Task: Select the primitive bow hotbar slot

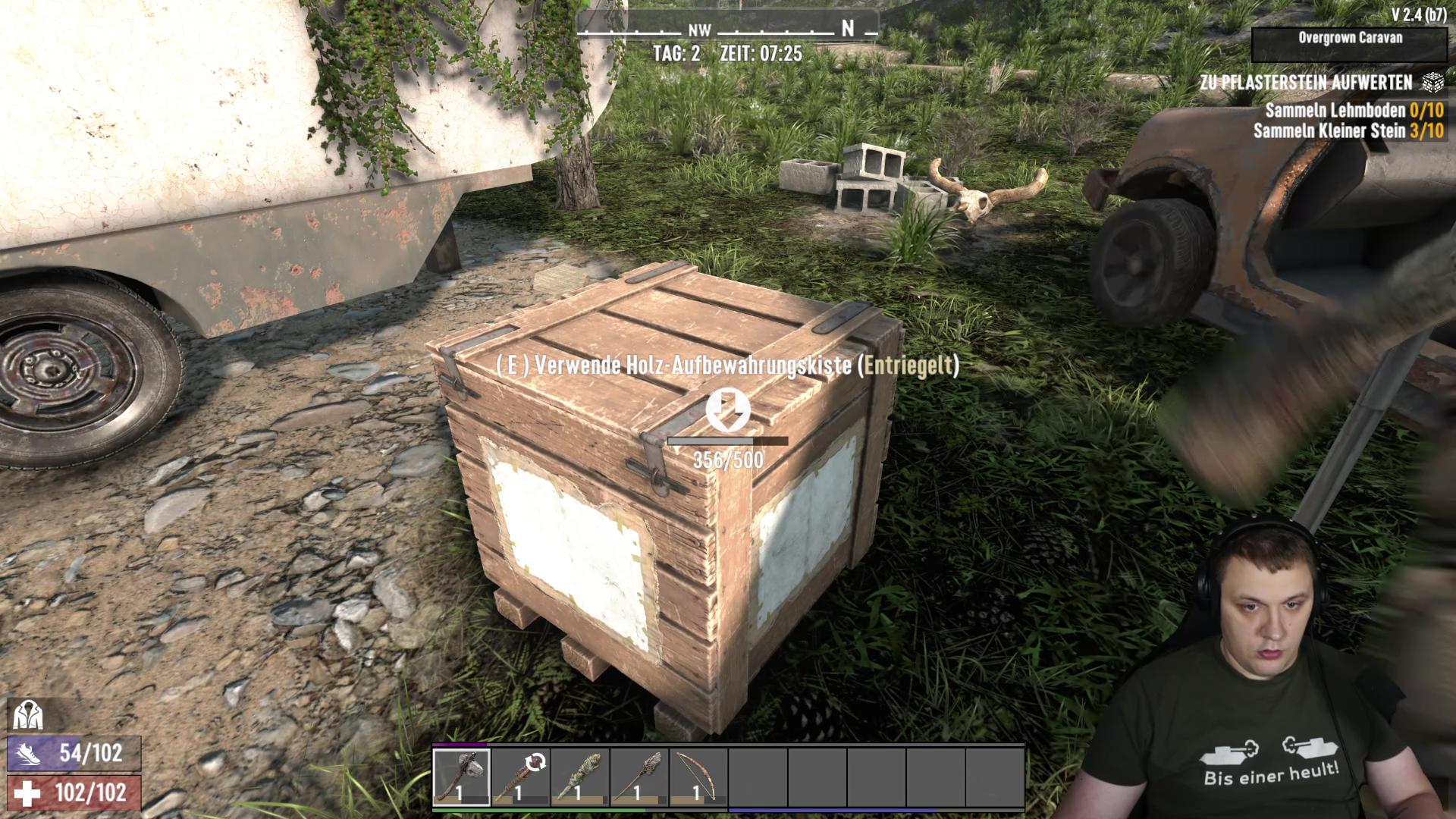Action: point(698,777)
